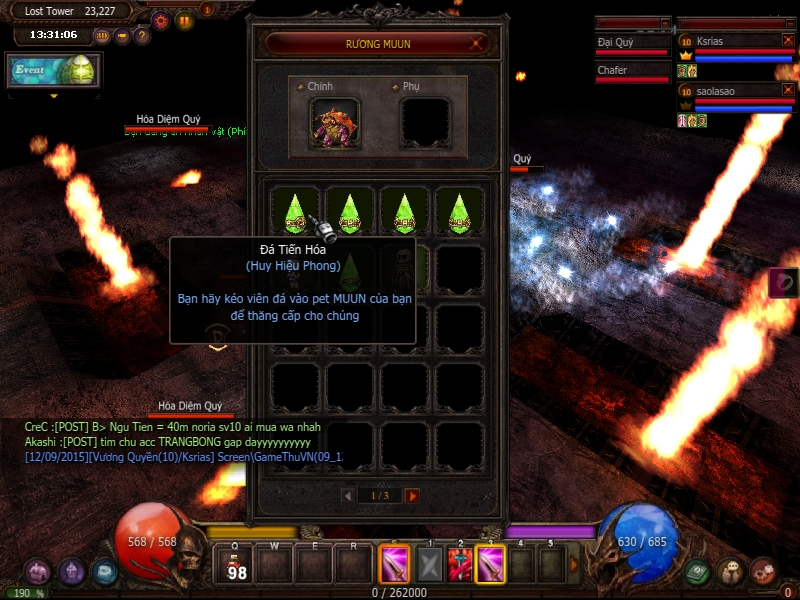Open the question mark help button
The image size is (800, 600).
pyautogui.click(x=142, y=36)
